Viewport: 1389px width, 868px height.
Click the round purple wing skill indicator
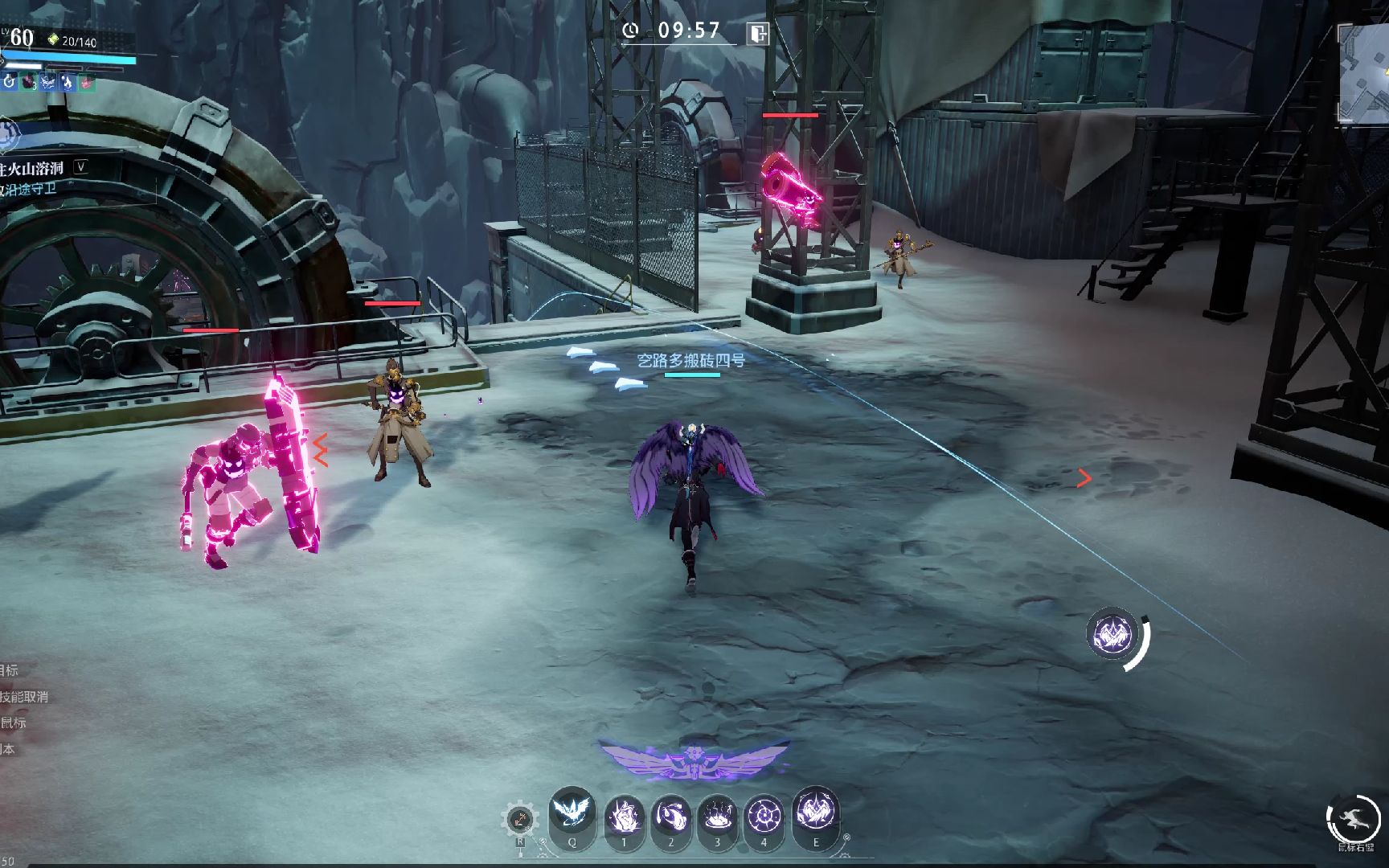pyautogui.click(x=1112, y=634)
